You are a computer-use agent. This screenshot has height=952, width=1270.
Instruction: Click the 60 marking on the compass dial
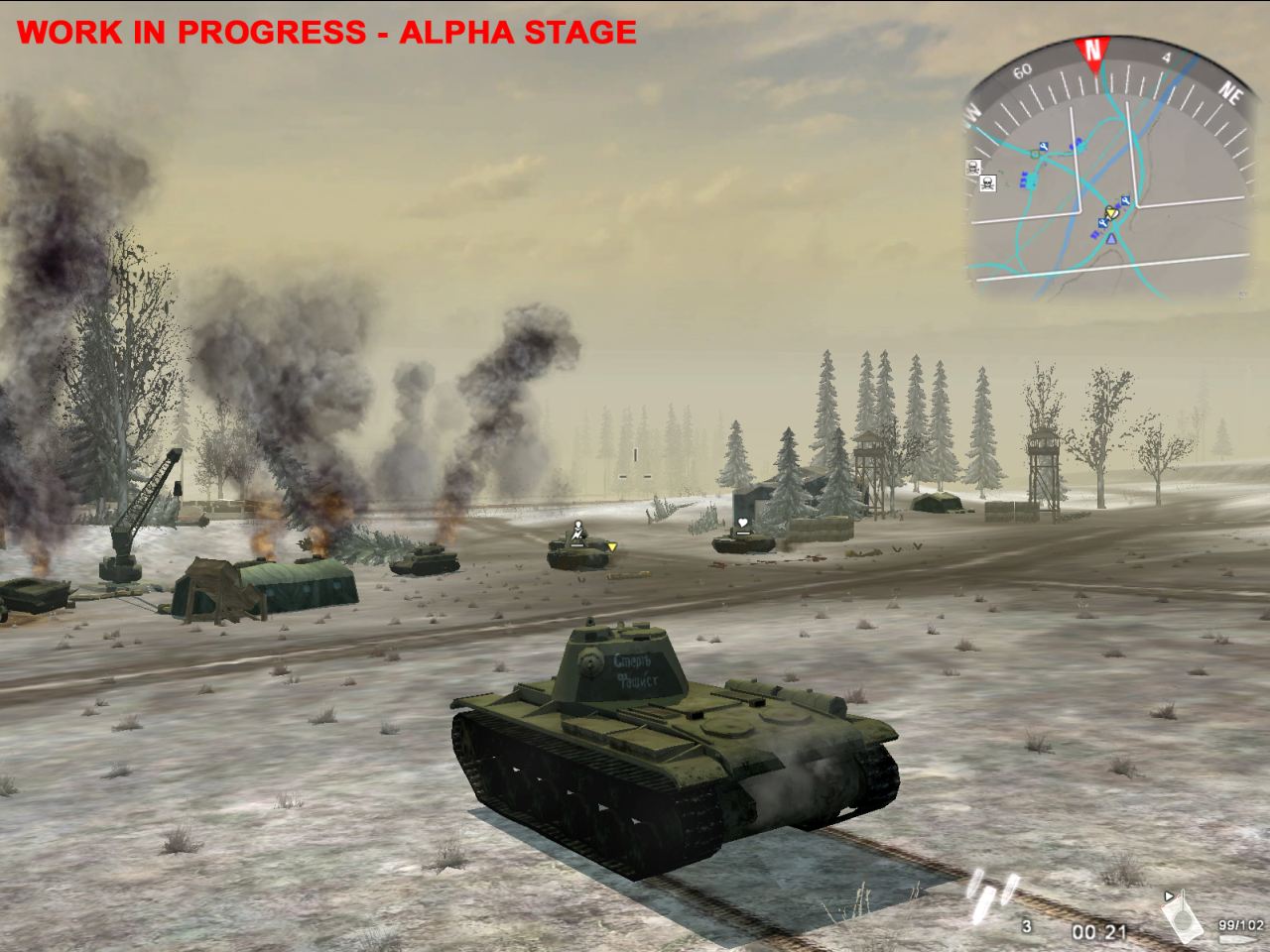pyautogui.click(x=1022, y=71)
